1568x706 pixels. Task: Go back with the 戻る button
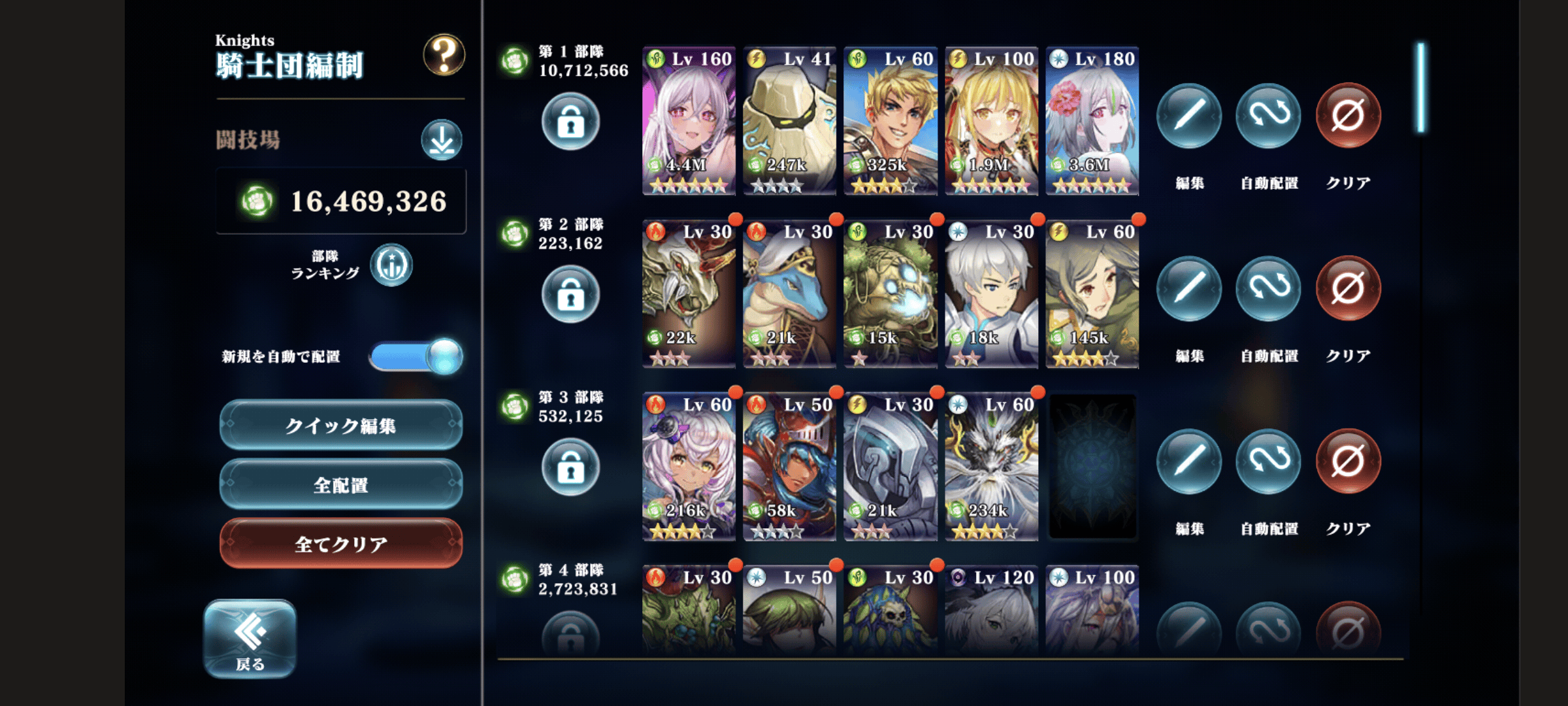point(250,639)
